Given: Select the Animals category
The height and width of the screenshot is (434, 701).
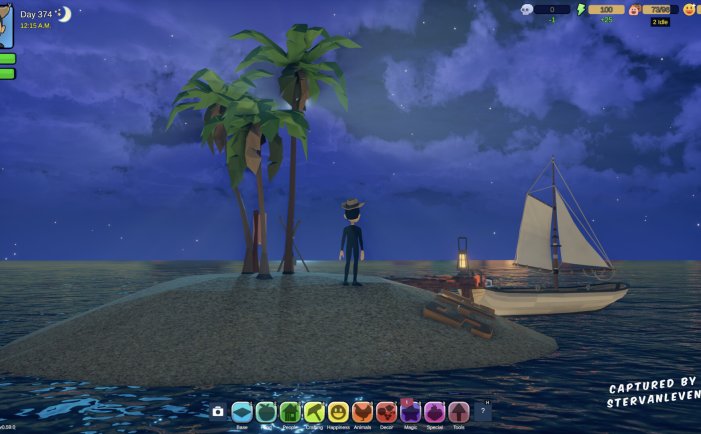Looking at the screenshot, I should click(362, 412).
